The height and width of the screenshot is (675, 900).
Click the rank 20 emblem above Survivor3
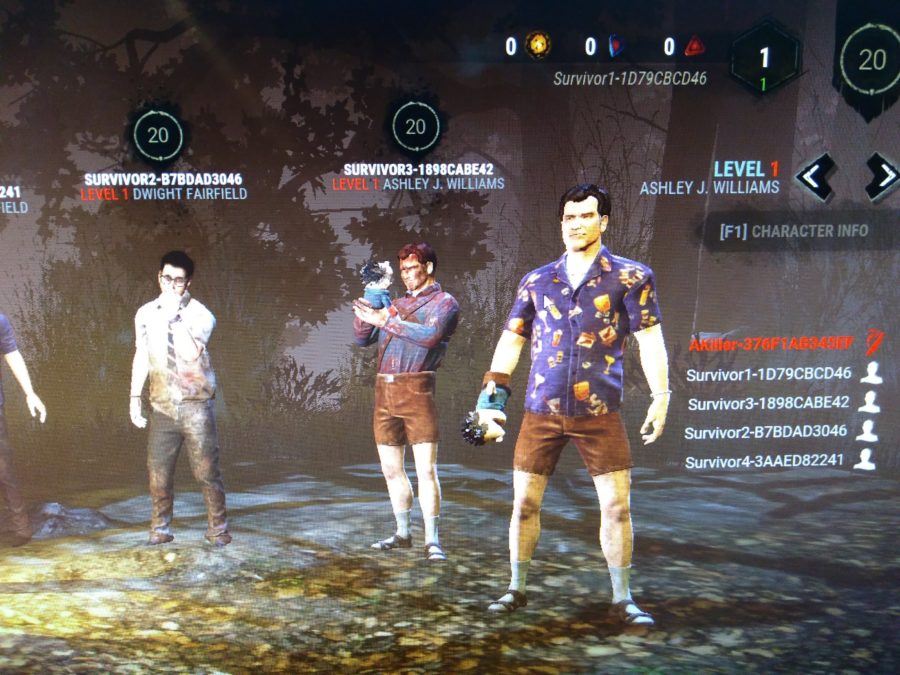click(x=416, y=128)
